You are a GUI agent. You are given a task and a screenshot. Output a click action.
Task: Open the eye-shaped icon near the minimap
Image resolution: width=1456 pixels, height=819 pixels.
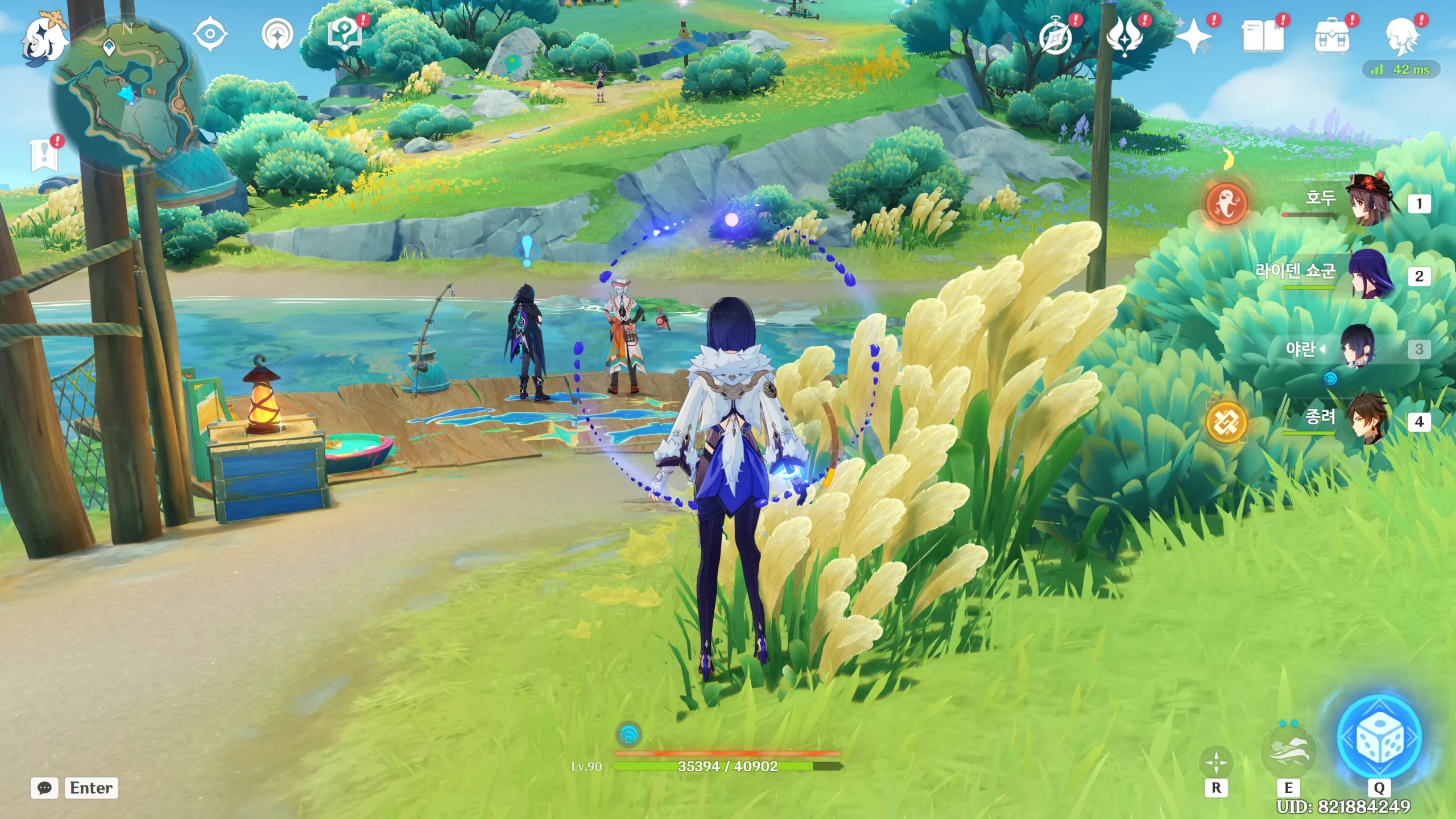[210, 34]
